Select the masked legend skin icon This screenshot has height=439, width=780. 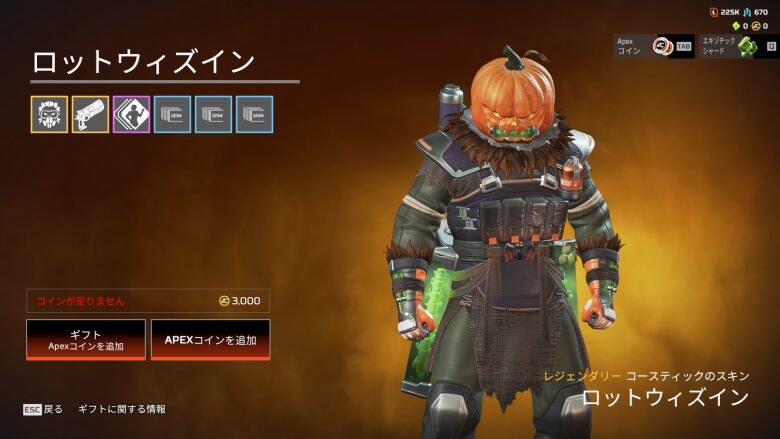[x=49, y=115]
